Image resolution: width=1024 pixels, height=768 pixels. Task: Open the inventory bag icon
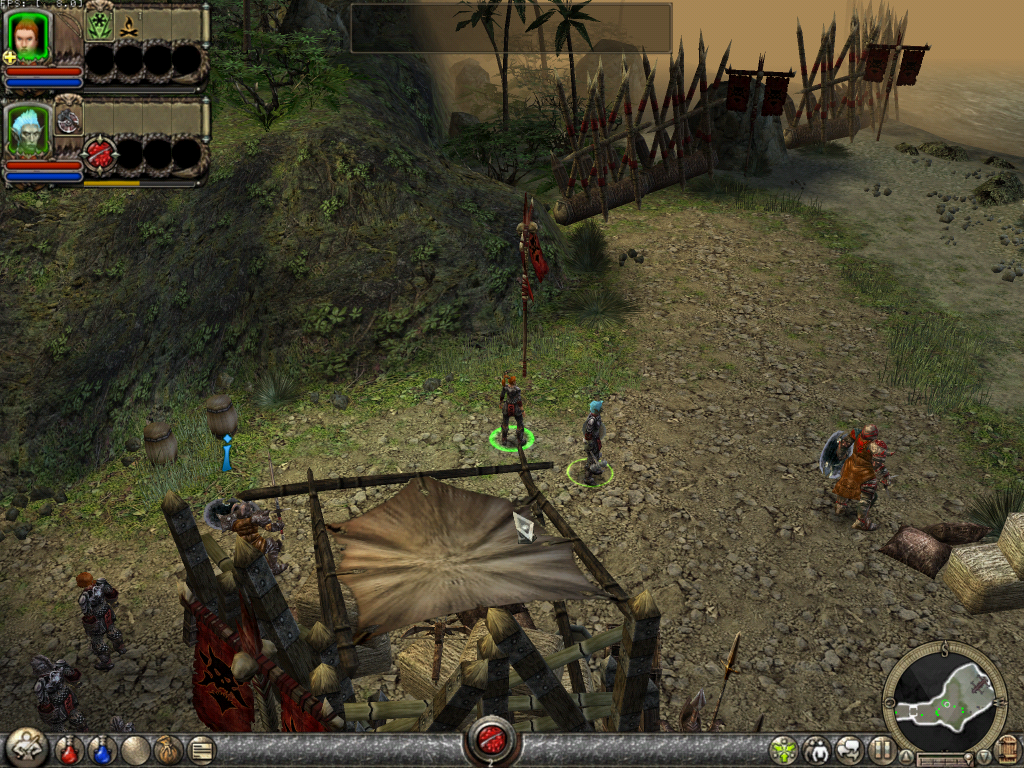[x=166, y=749]
